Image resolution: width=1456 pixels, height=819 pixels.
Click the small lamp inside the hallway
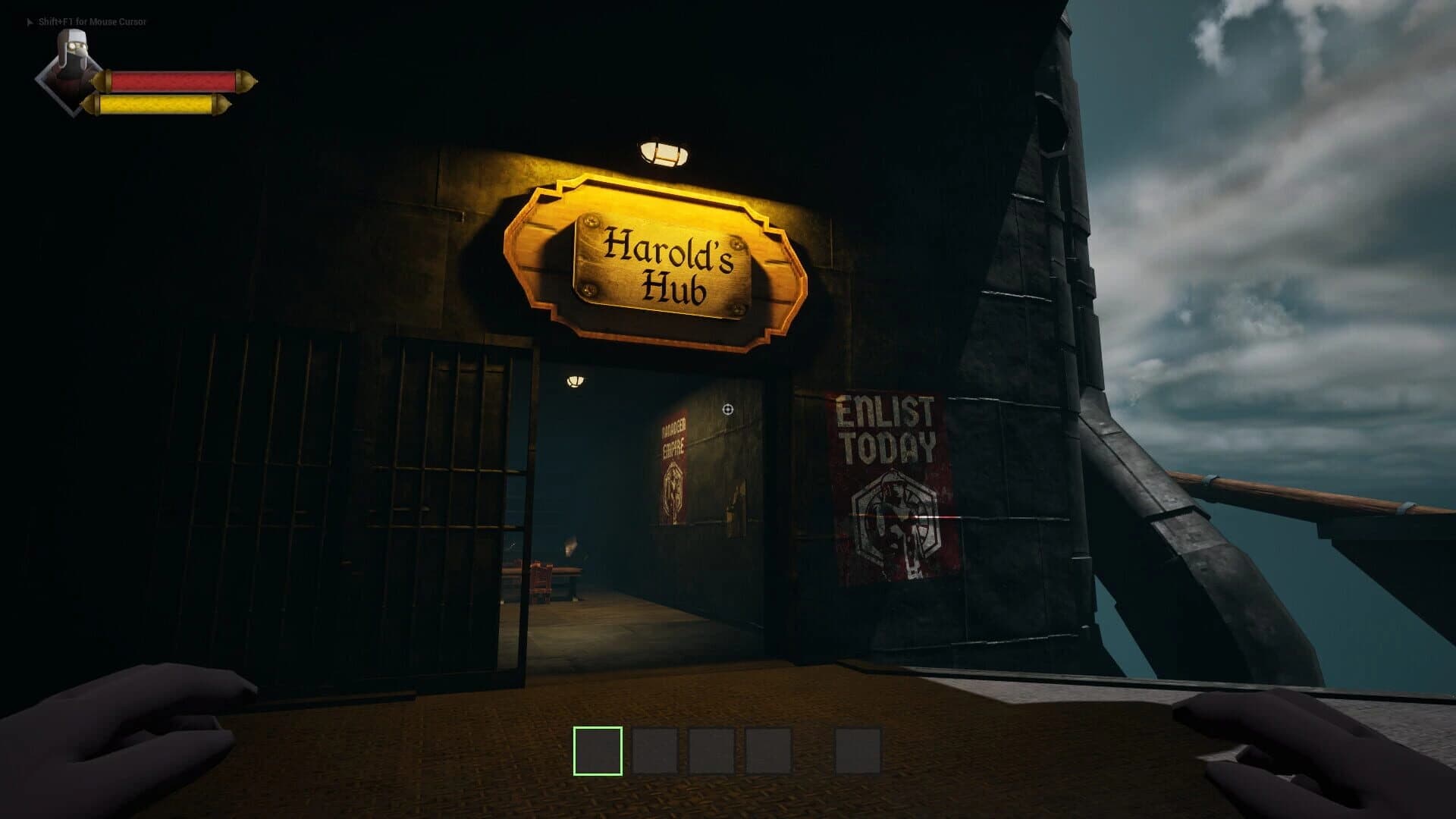point(574,383)
